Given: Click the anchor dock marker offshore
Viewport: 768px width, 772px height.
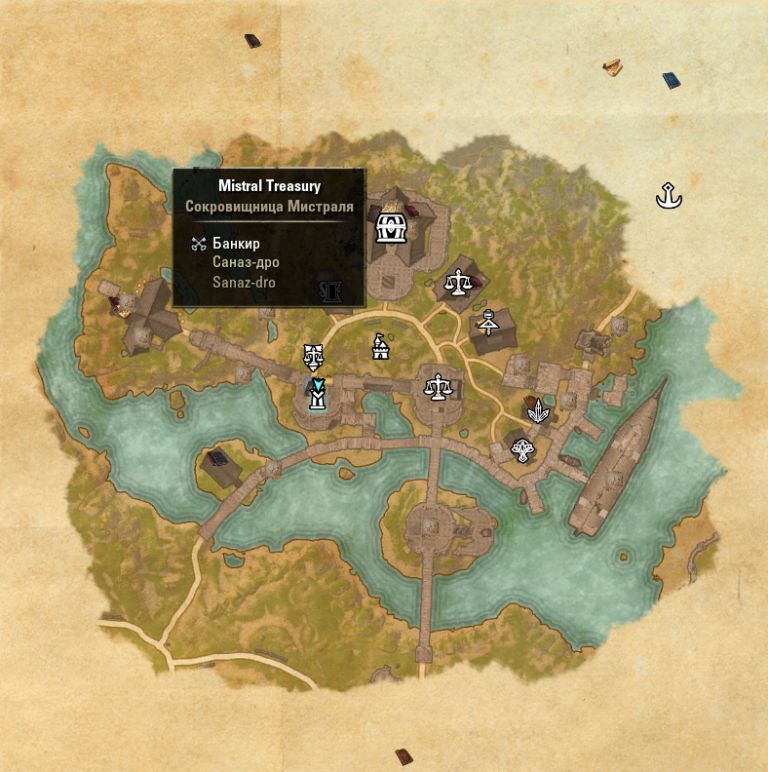Looking at the screenshot, I should 668,196.
